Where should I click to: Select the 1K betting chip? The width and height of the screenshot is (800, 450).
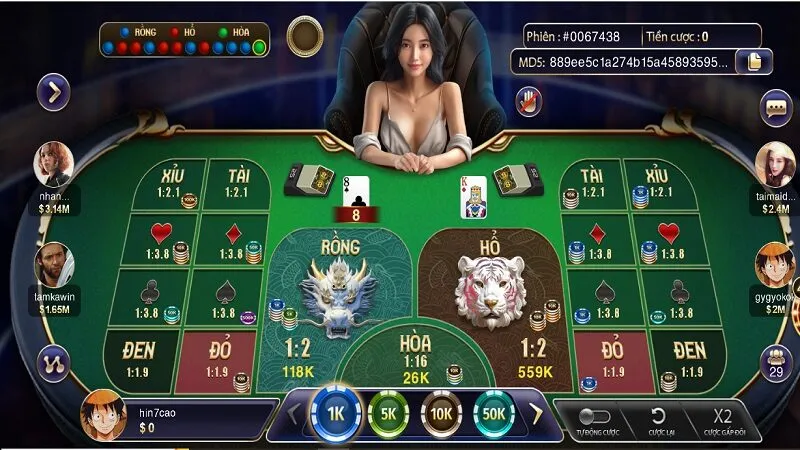click(334, 412)
